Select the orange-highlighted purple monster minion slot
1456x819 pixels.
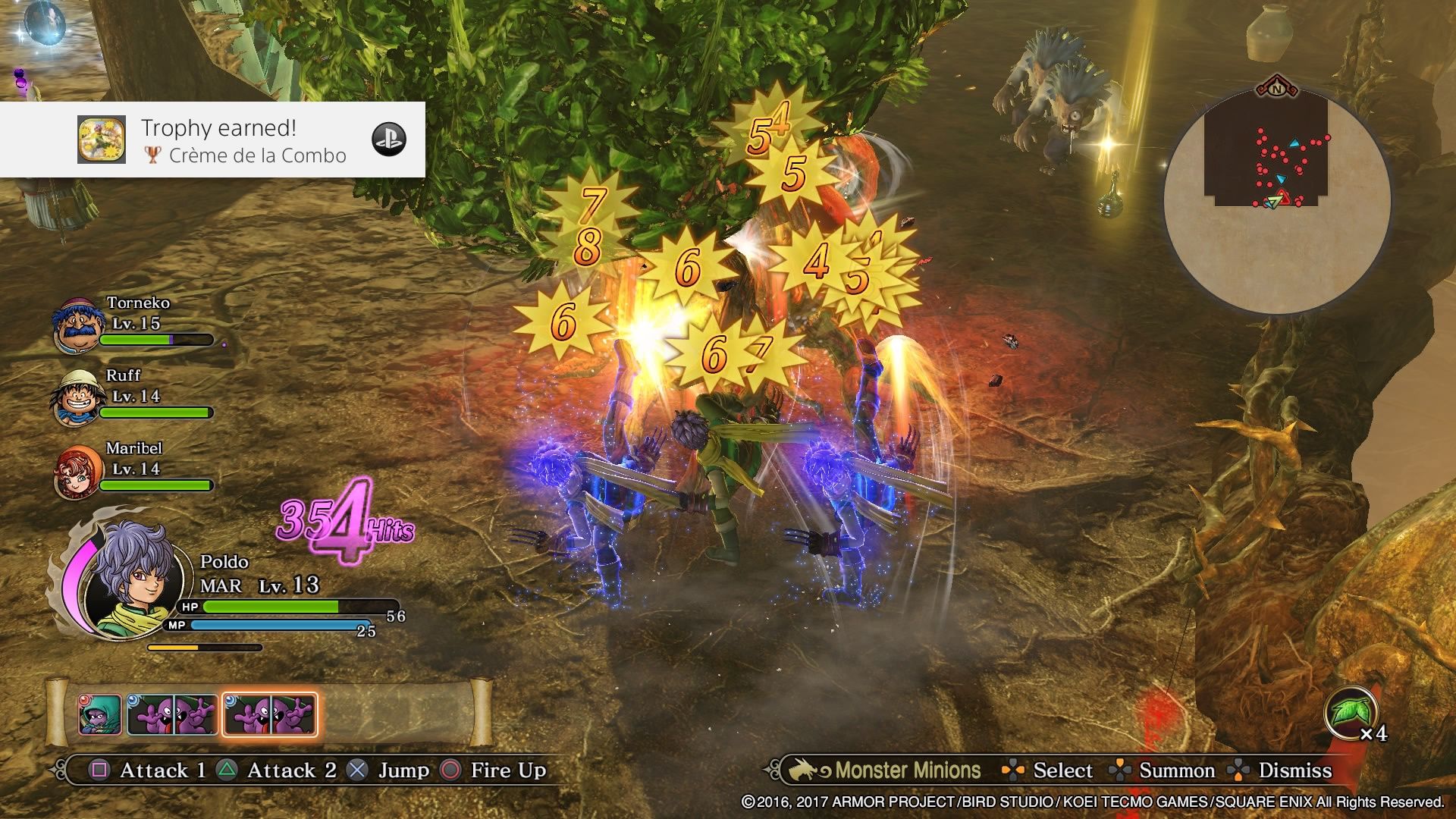270,714
